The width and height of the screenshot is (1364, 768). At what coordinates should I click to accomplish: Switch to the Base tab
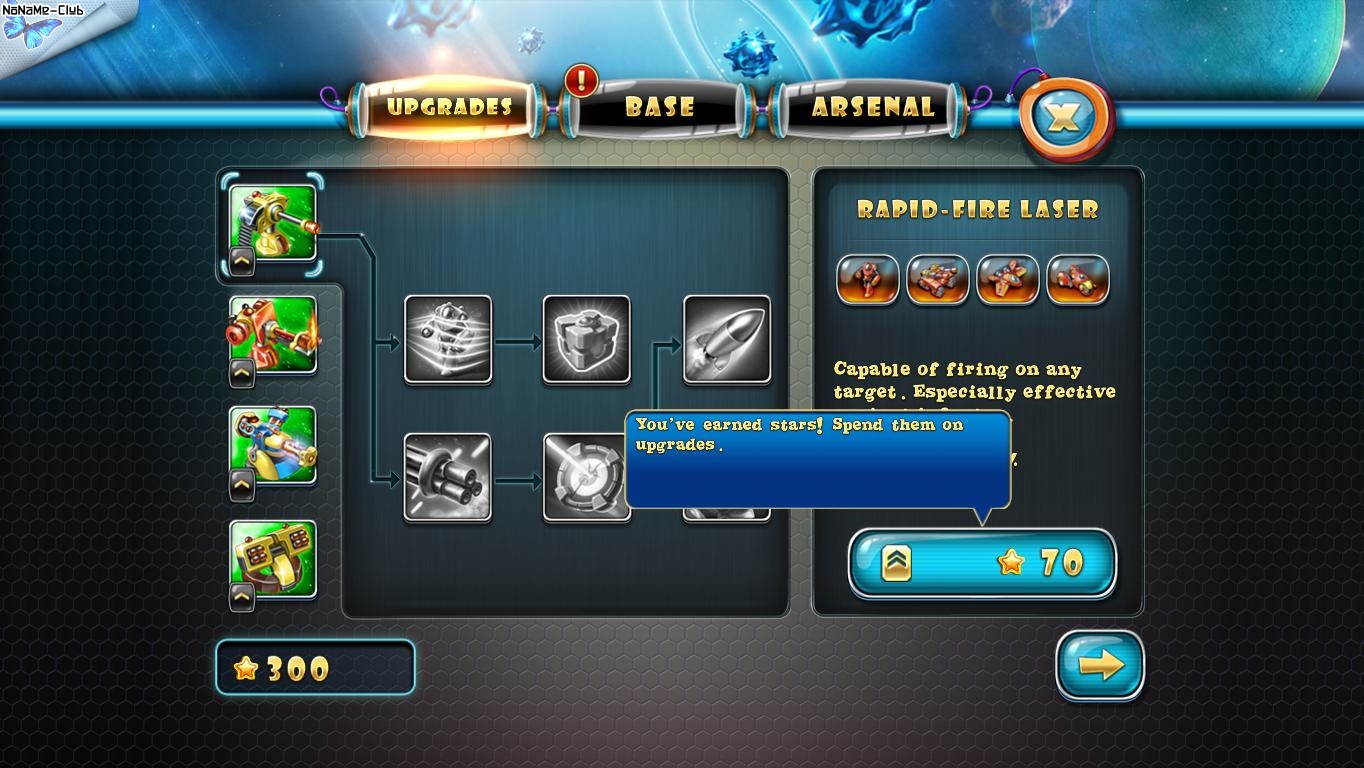pos(659,108)
